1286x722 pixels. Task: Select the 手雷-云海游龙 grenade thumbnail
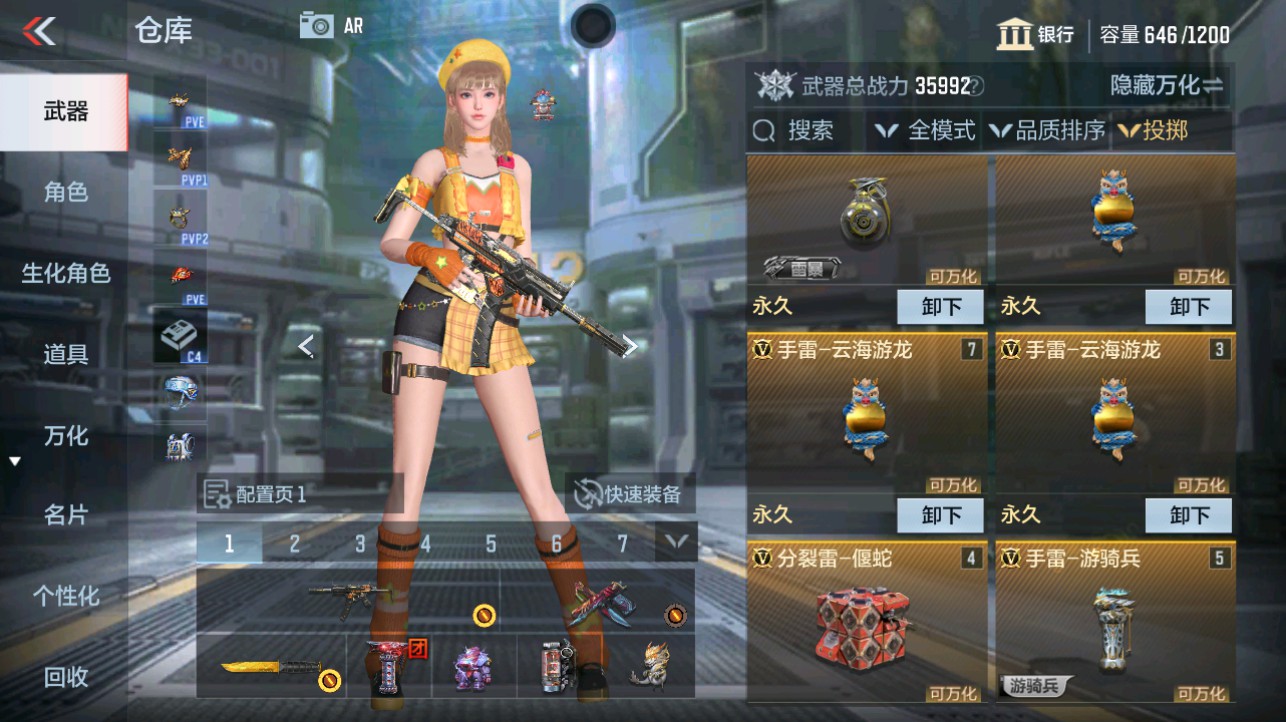pyautogui.click(x=866, y=417)
